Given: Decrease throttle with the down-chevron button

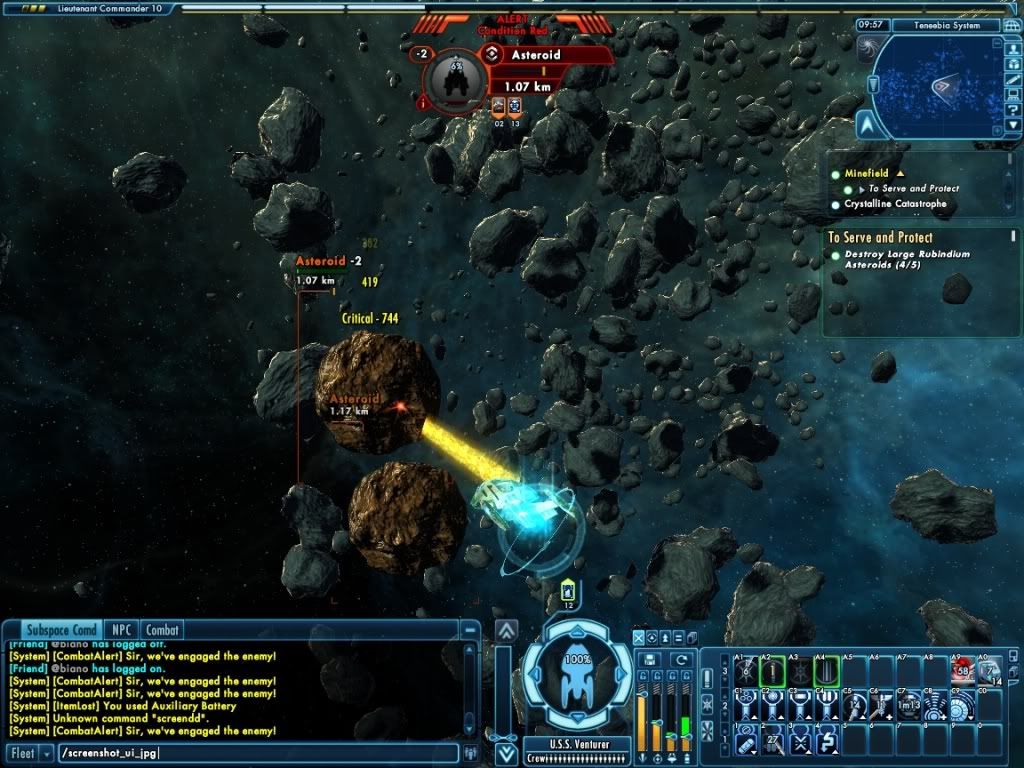Looking at the screenshot, I should [507, 754].
